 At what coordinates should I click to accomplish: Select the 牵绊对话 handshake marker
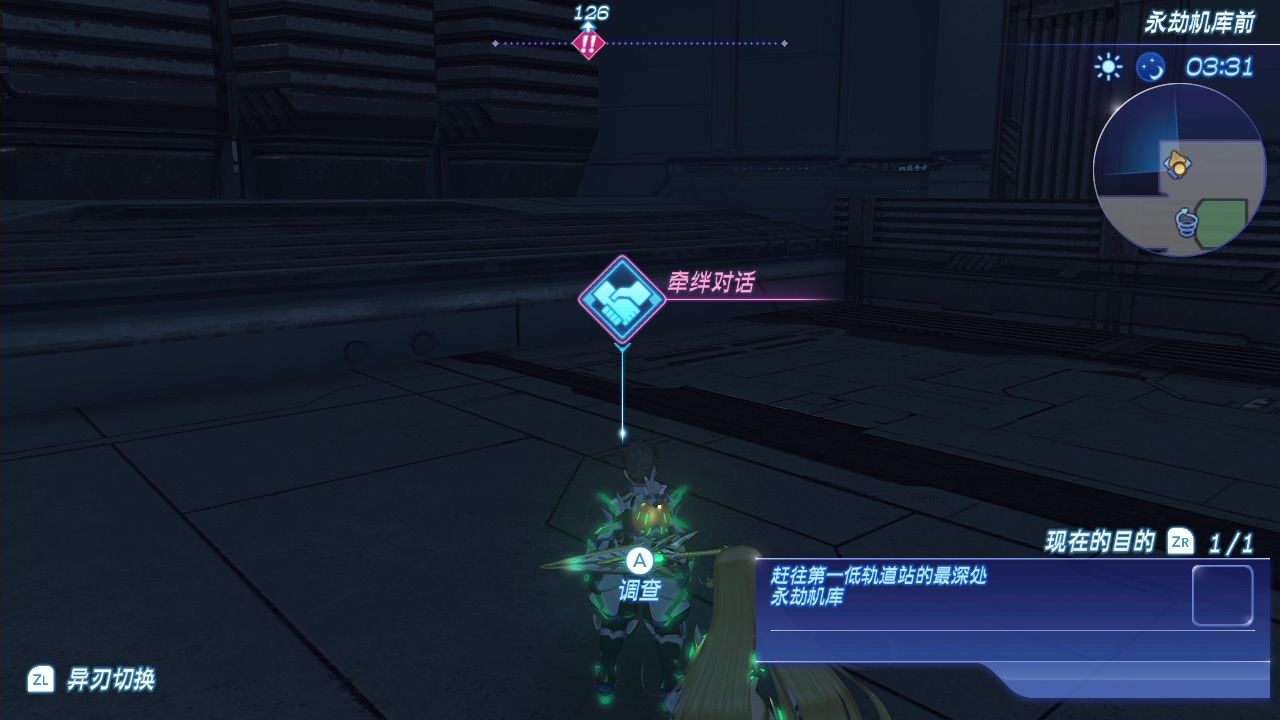622,299
